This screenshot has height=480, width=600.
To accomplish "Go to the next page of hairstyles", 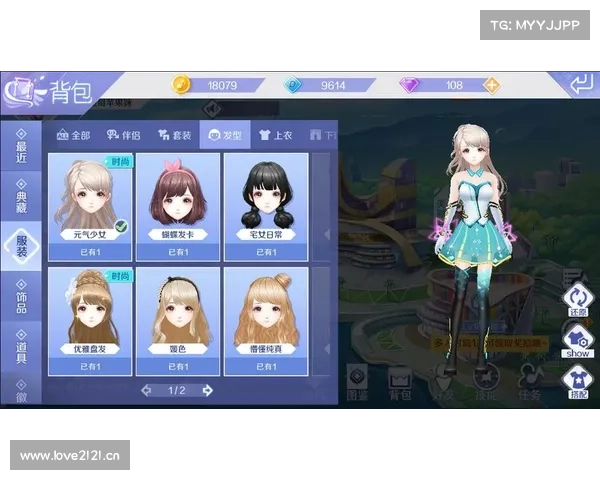I will coord(208,390).
